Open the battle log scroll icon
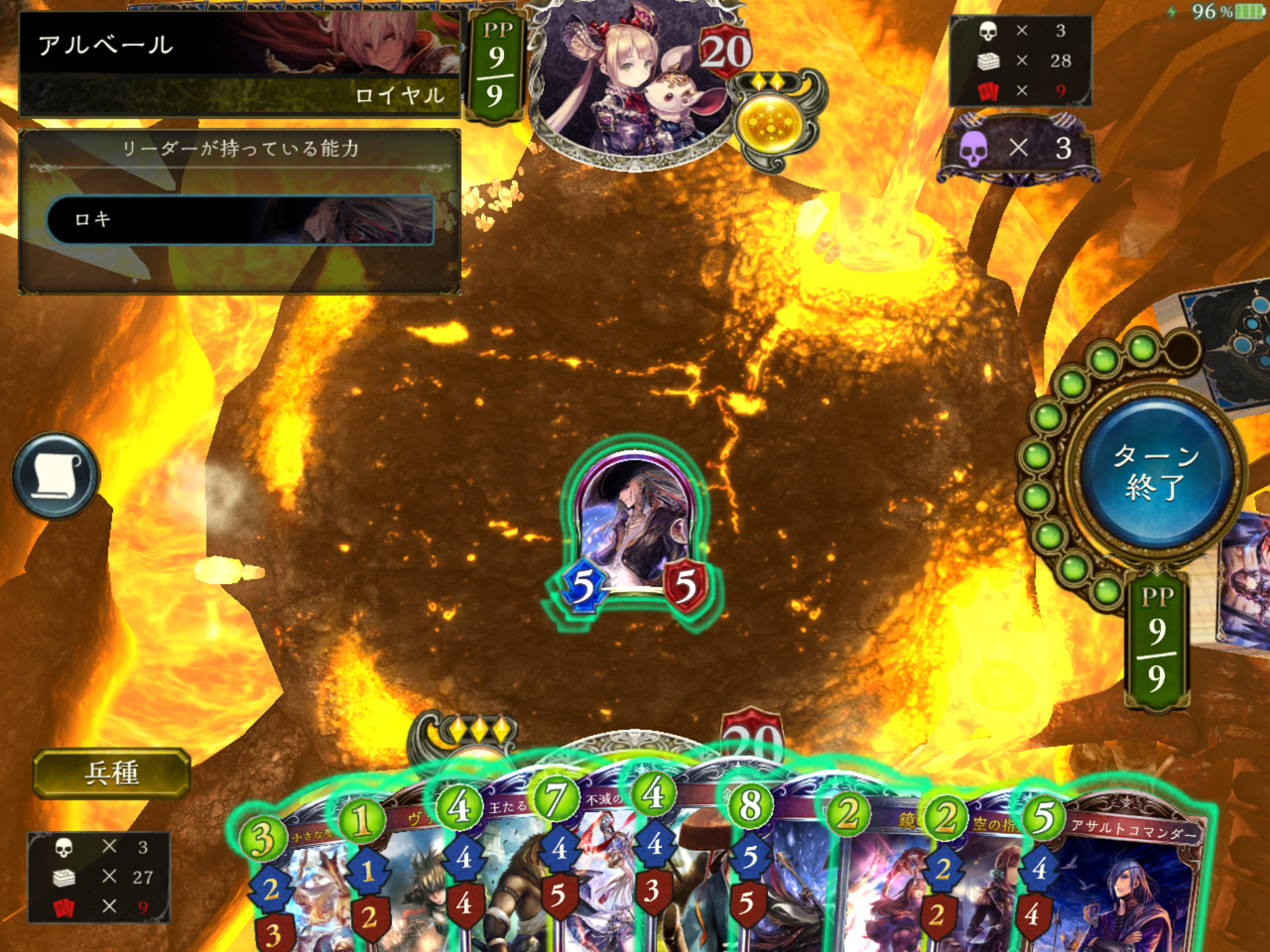 56,476
